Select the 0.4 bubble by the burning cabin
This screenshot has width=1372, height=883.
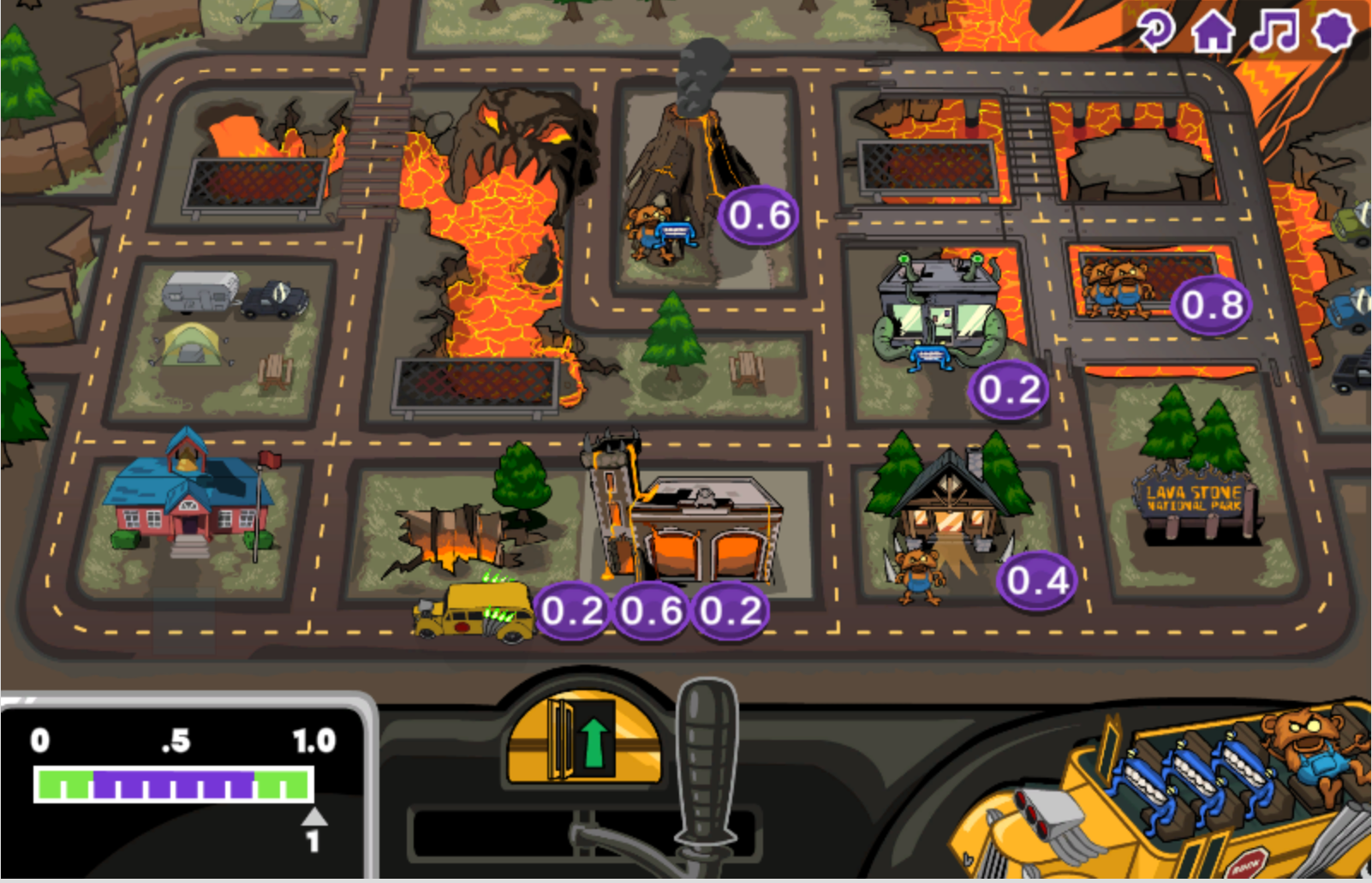(x=1038, y=582)
